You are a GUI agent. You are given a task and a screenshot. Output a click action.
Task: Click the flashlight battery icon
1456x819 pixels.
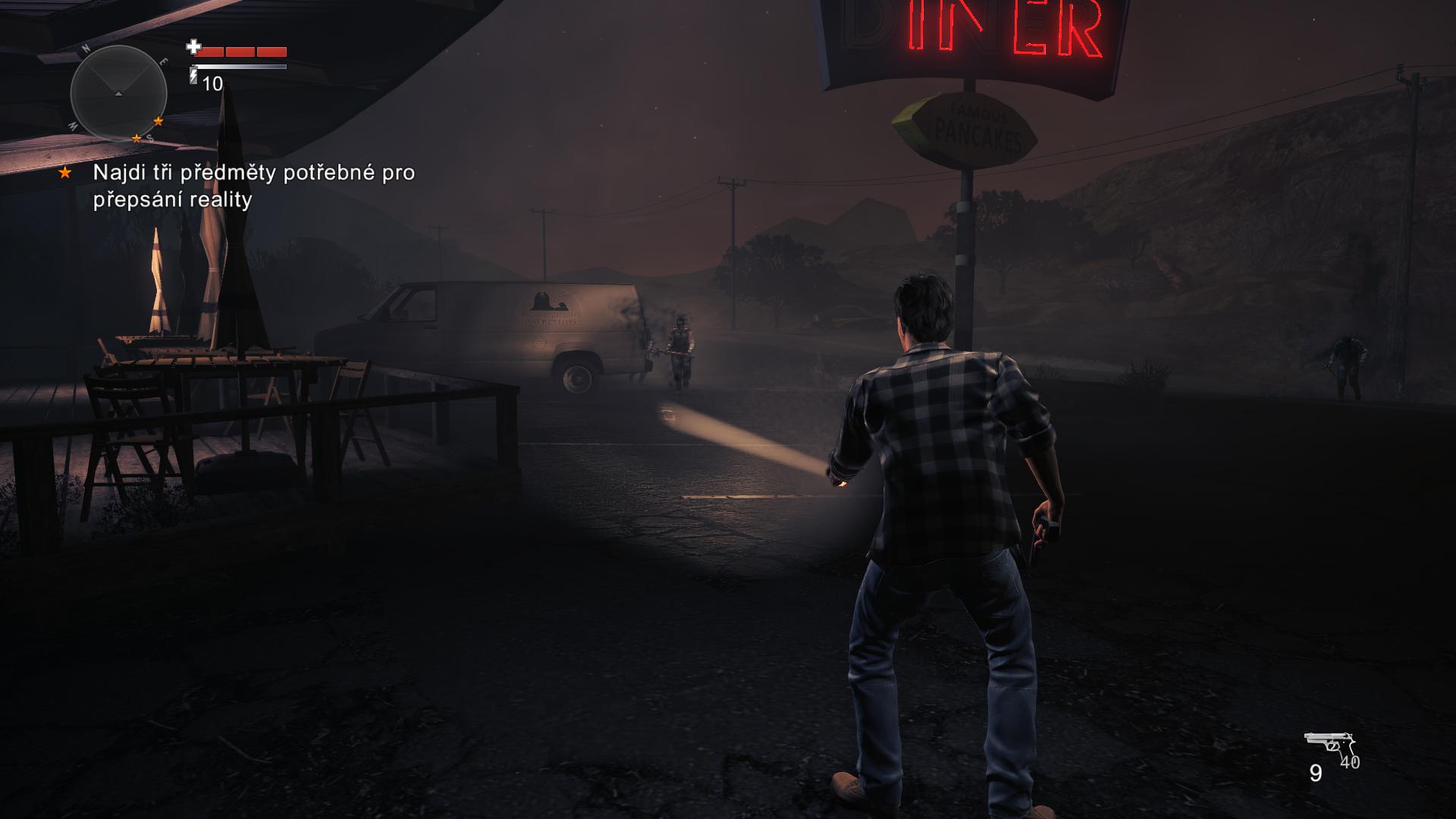coord(193,74)
